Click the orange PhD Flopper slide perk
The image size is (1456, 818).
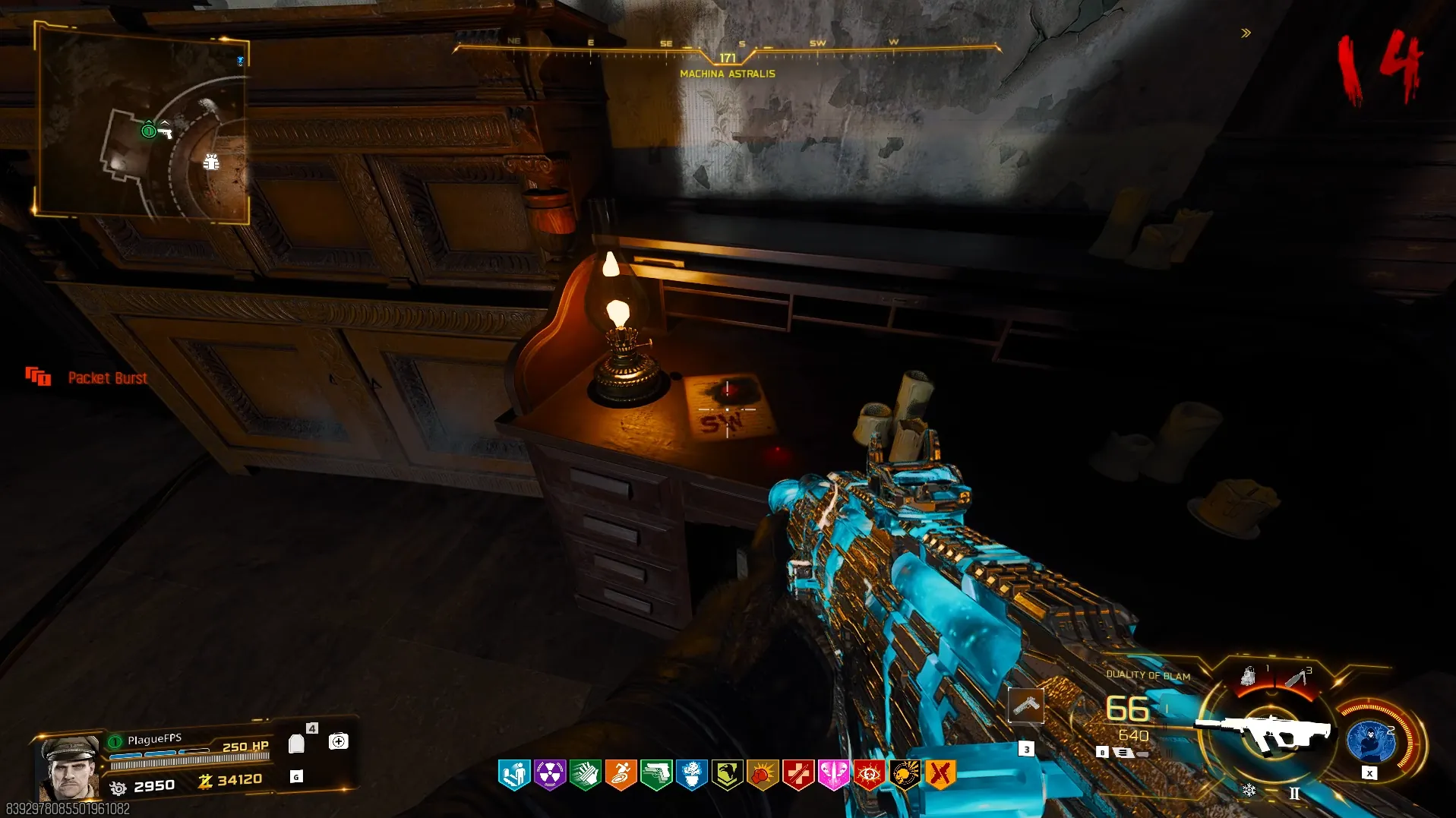621,775
